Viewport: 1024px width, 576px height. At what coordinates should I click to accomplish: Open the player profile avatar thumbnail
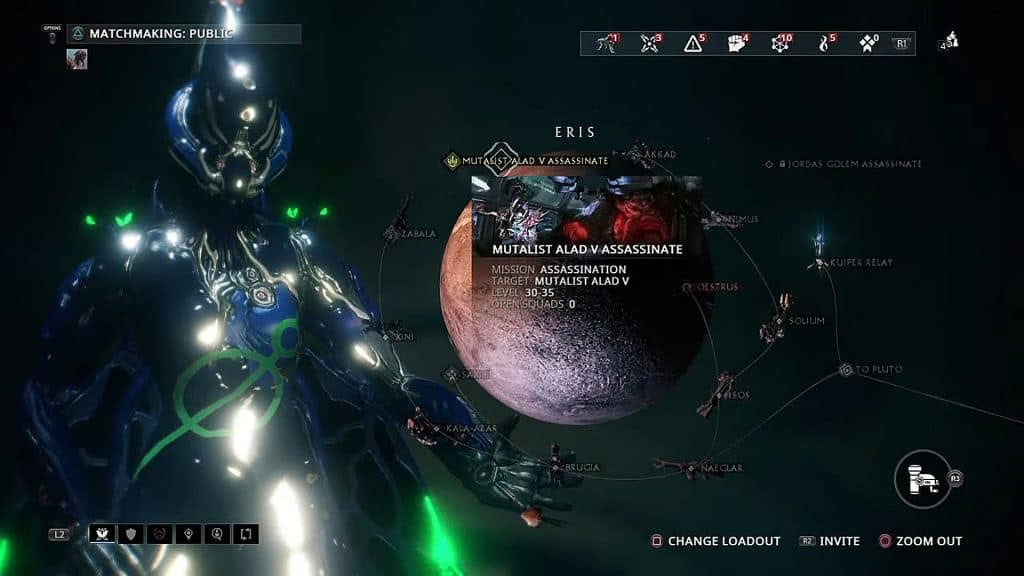tap(77, 59)
